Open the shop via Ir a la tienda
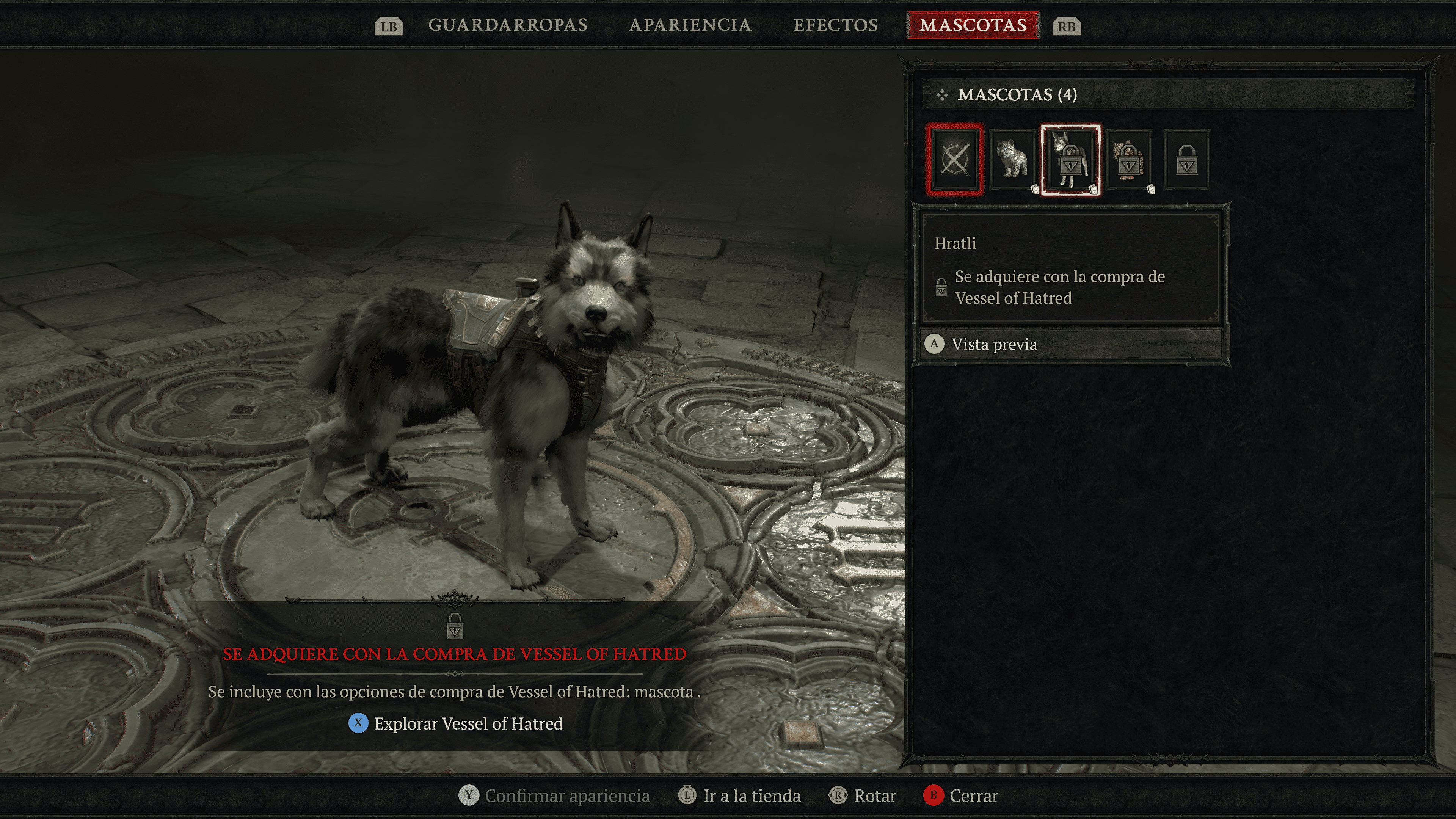Image resolution: width=1456 pixels, height=819 pixels. [x=751, y=796]
